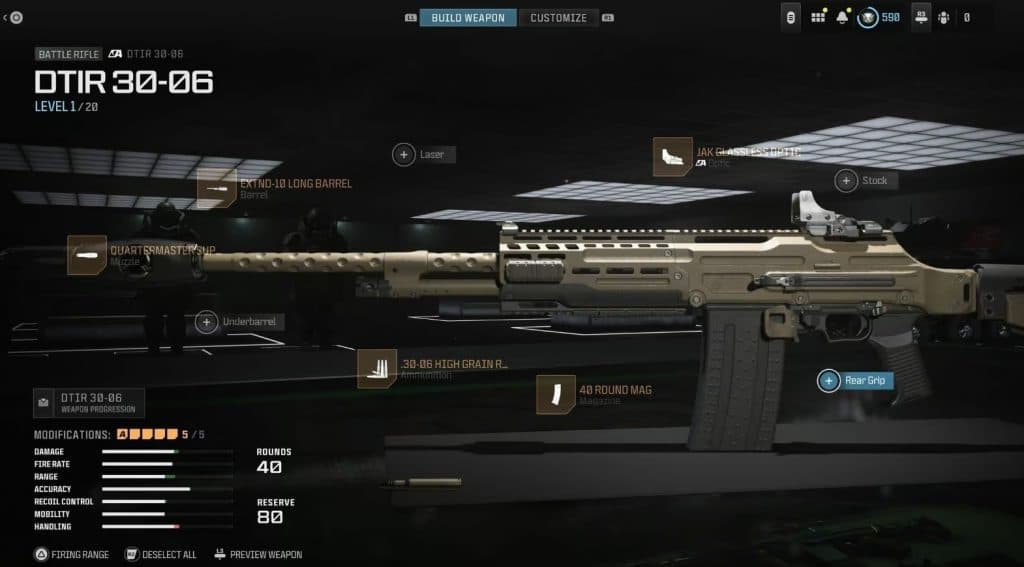
Task: Choose the empty Underbarrel slot
Action: (207, 322)
